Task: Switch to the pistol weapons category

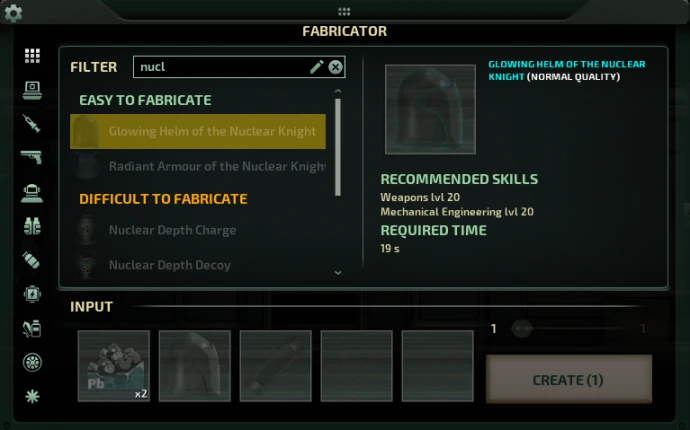Action: pos(32,158)
